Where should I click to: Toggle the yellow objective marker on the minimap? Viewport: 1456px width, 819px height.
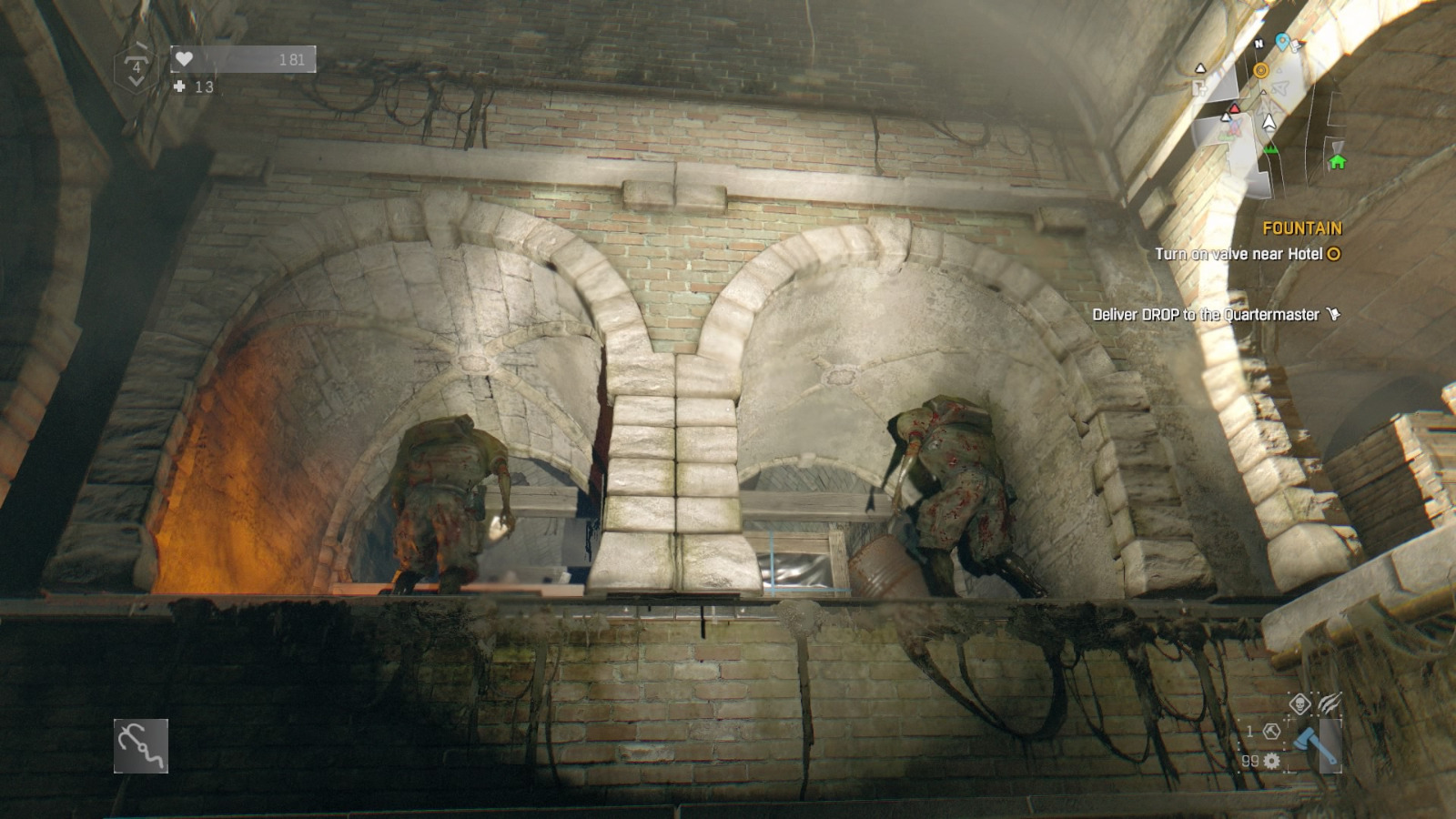(x=1261, y=70)
